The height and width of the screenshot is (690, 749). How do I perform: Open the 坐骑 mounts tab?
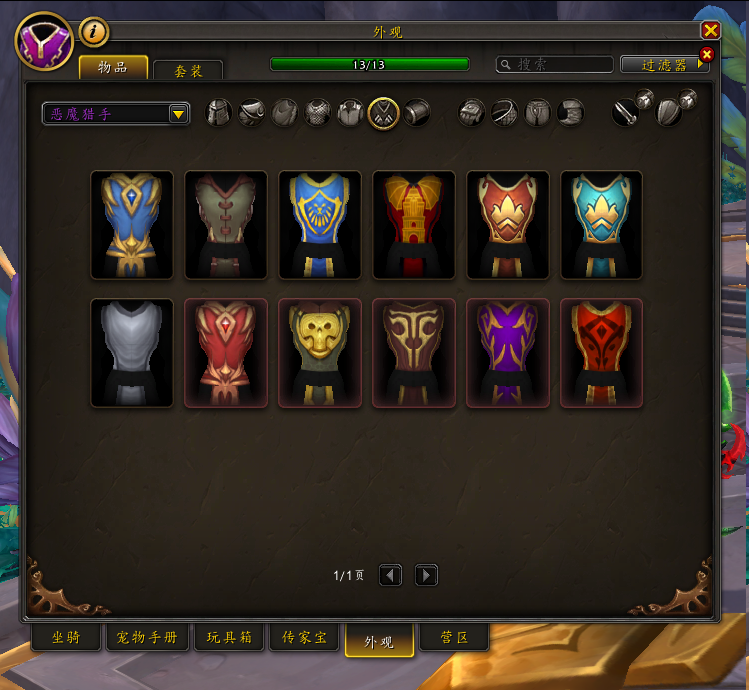(66, 638)
